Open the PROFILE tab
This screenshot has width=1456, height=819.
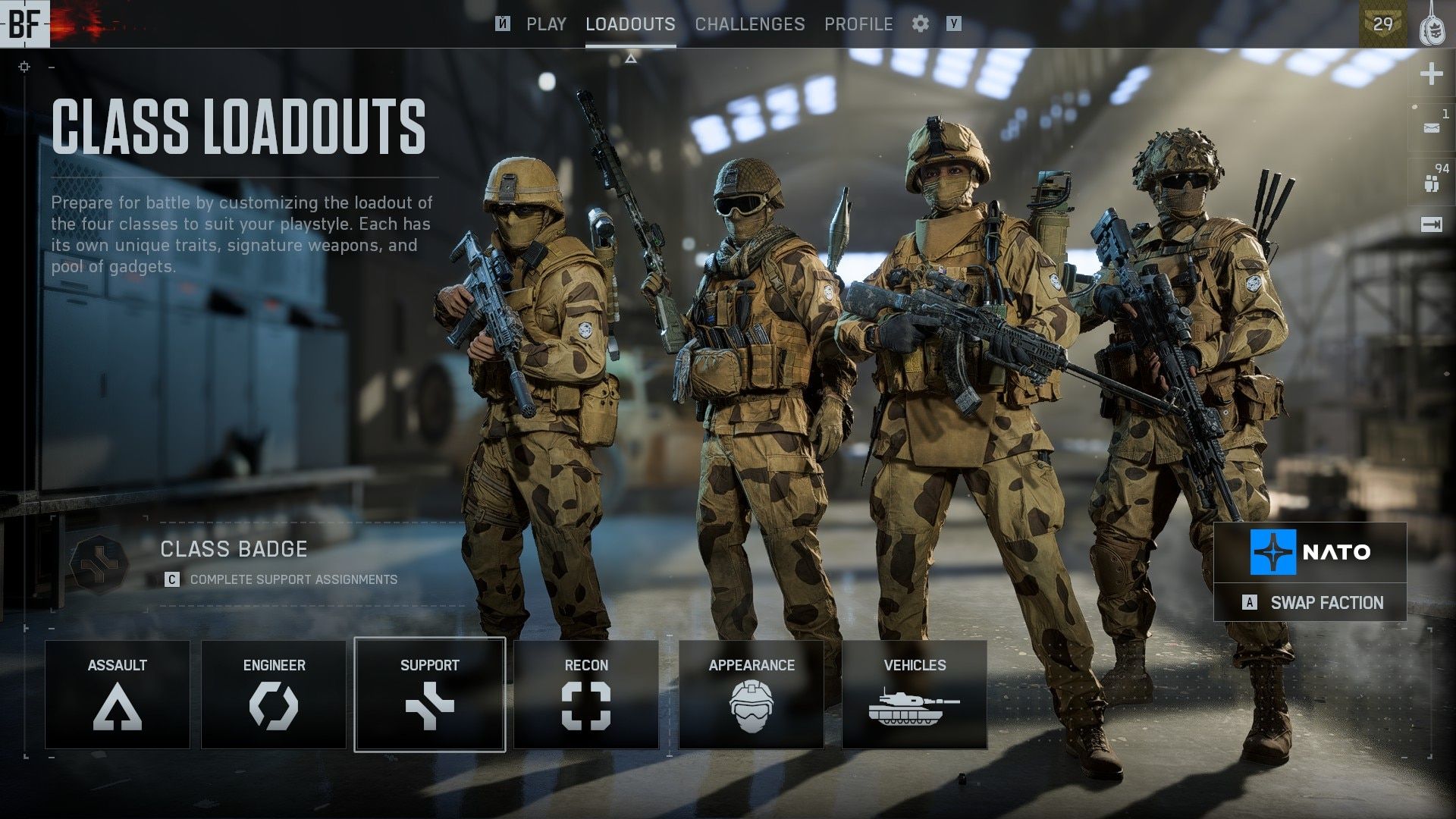click(859, 24)
